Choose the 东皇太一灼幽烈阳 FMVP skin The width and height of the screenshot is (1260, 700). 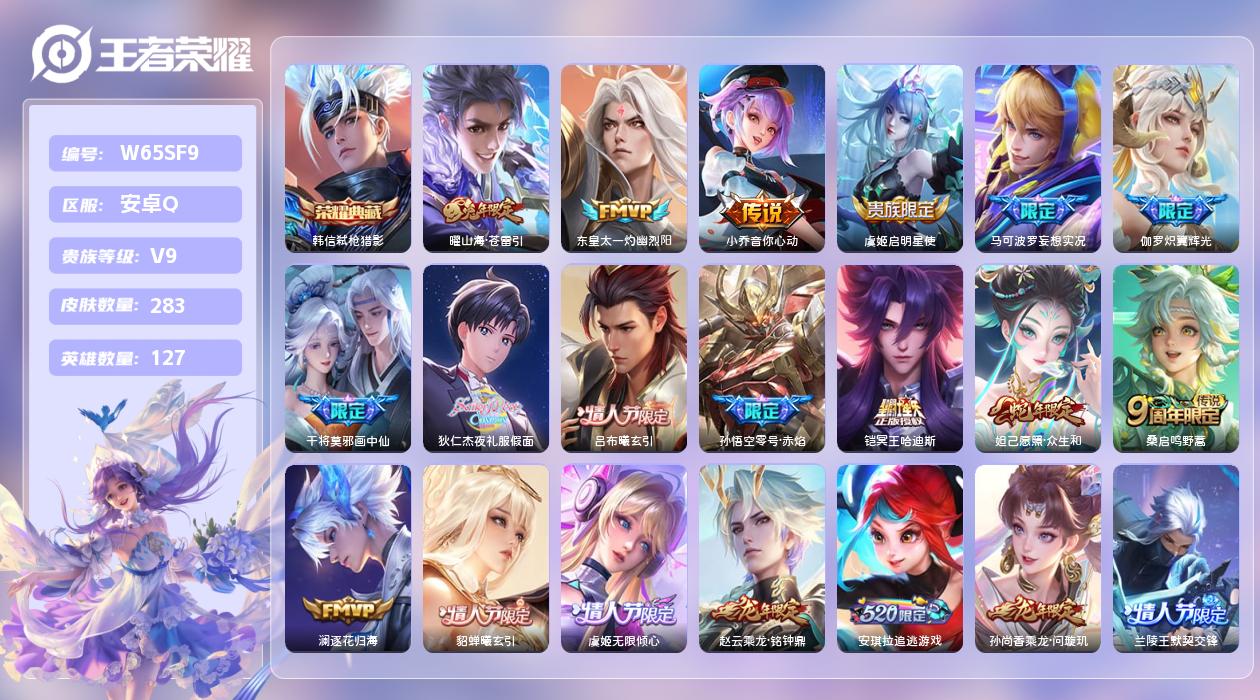(624, 158)
